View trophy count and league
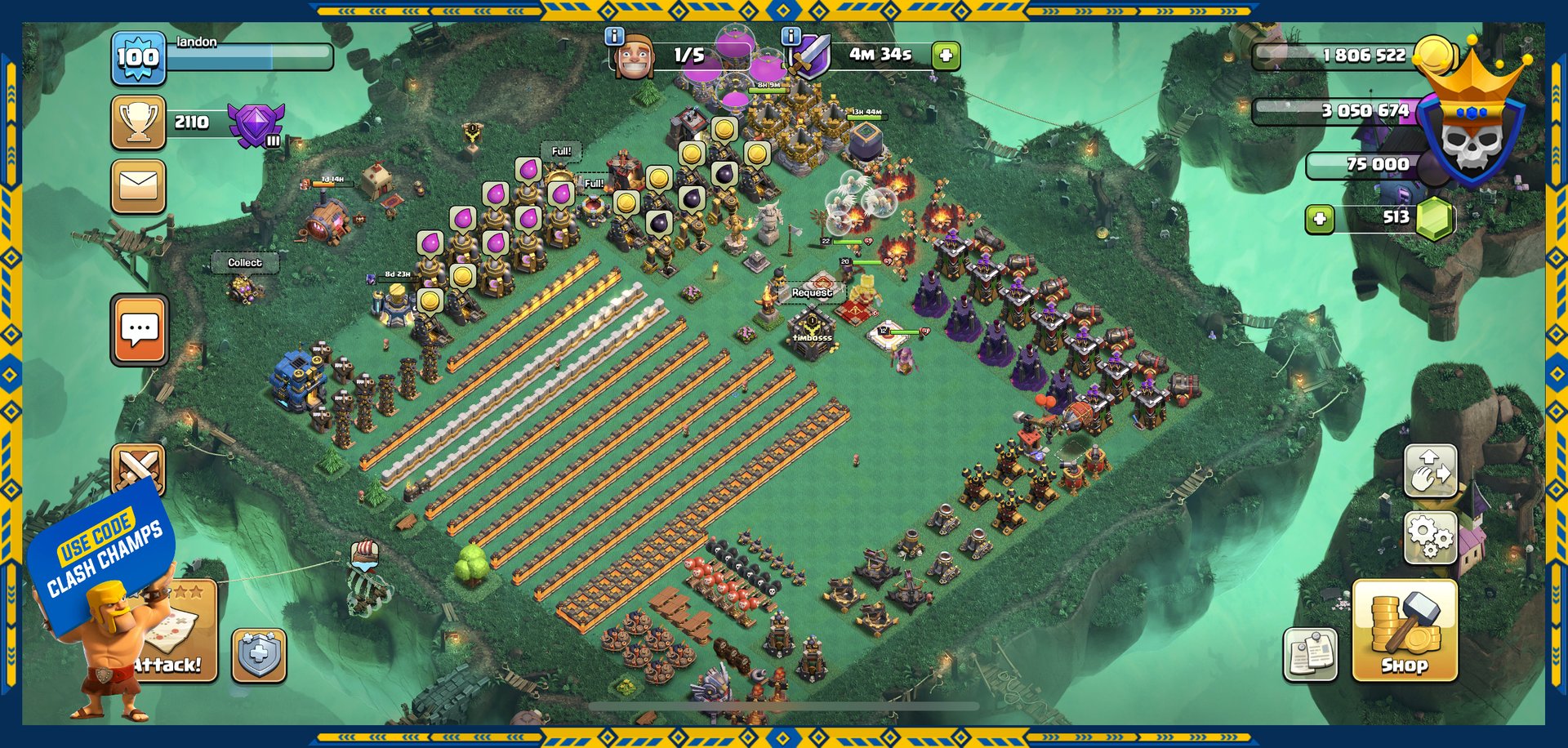The height and width of the screenshot is (748, 1568). tap(139, 122)
